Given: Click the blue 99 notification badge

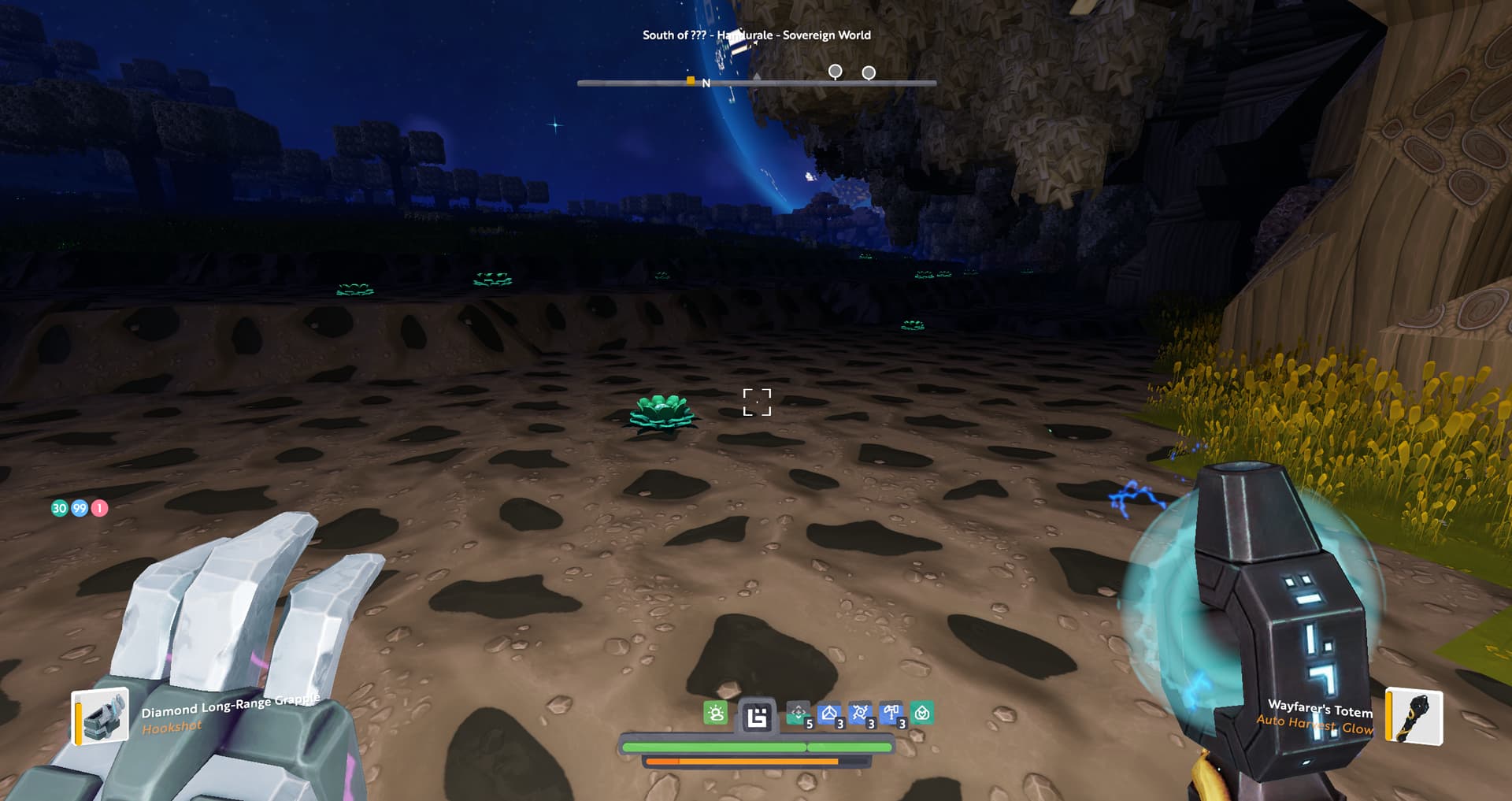Looking at the screenshot, I should pos(80,508).
